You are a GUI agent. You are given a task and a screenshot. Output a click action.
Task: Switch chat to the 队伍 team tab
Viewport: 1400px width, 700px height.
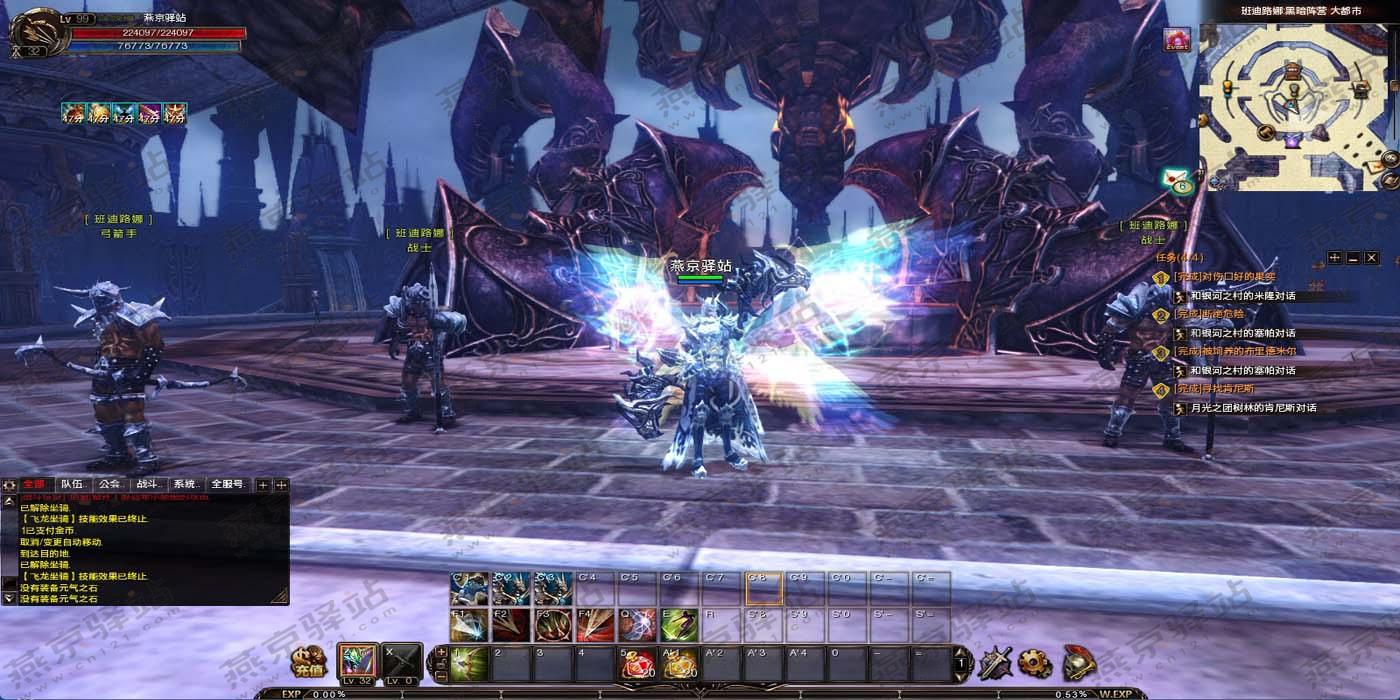click(72, 485)
